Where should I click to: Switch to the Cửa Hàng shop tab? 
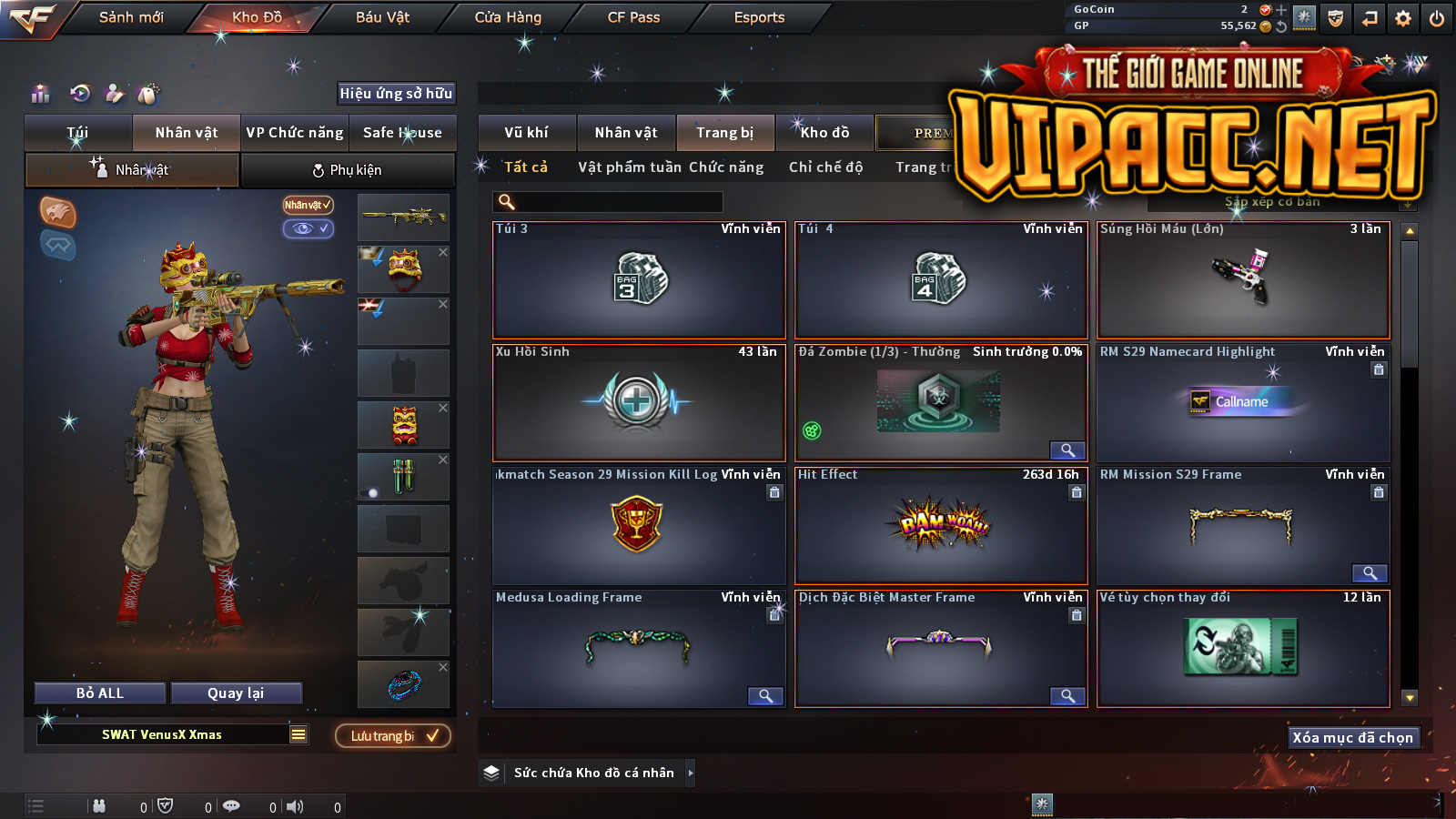[x=508, y=17]
